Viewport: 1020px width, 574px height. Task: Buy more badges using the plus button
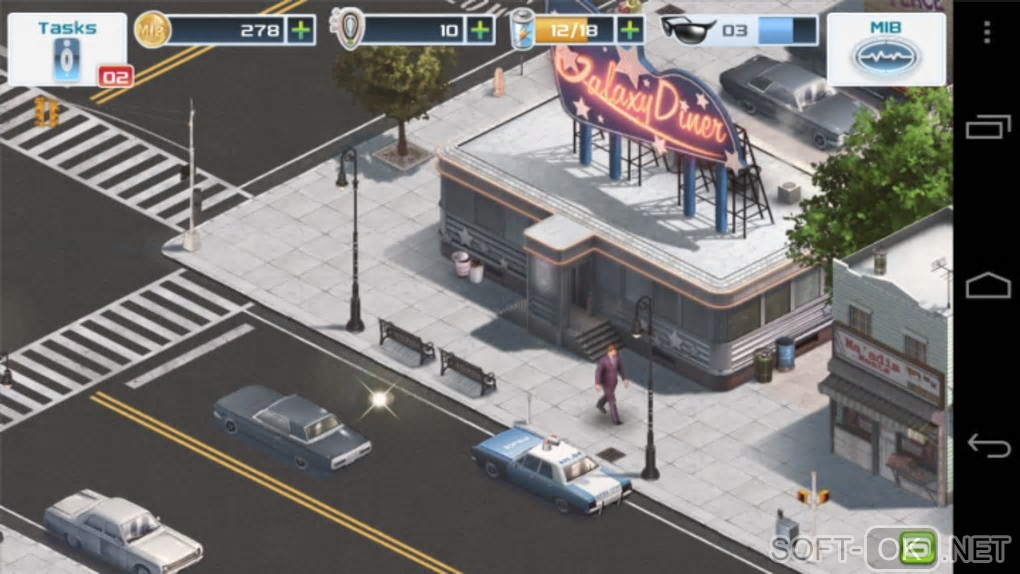[x=480, y=30]
